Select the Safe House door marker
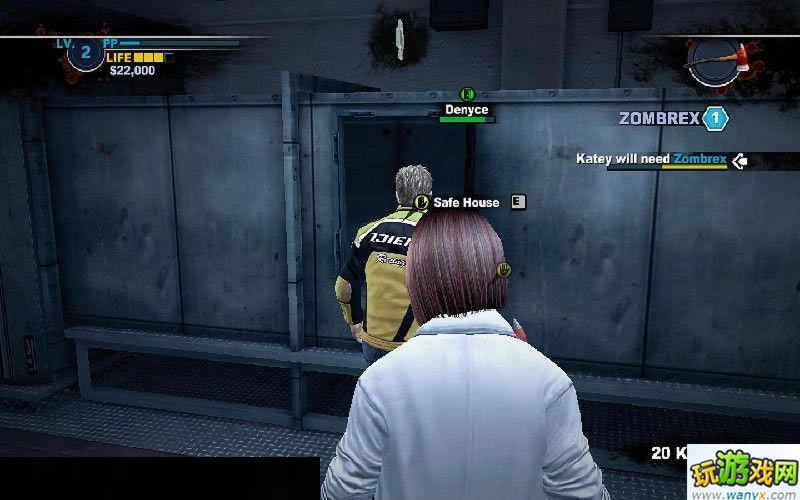The width and height of the screenshot is (800, 500). click(465, 202)
